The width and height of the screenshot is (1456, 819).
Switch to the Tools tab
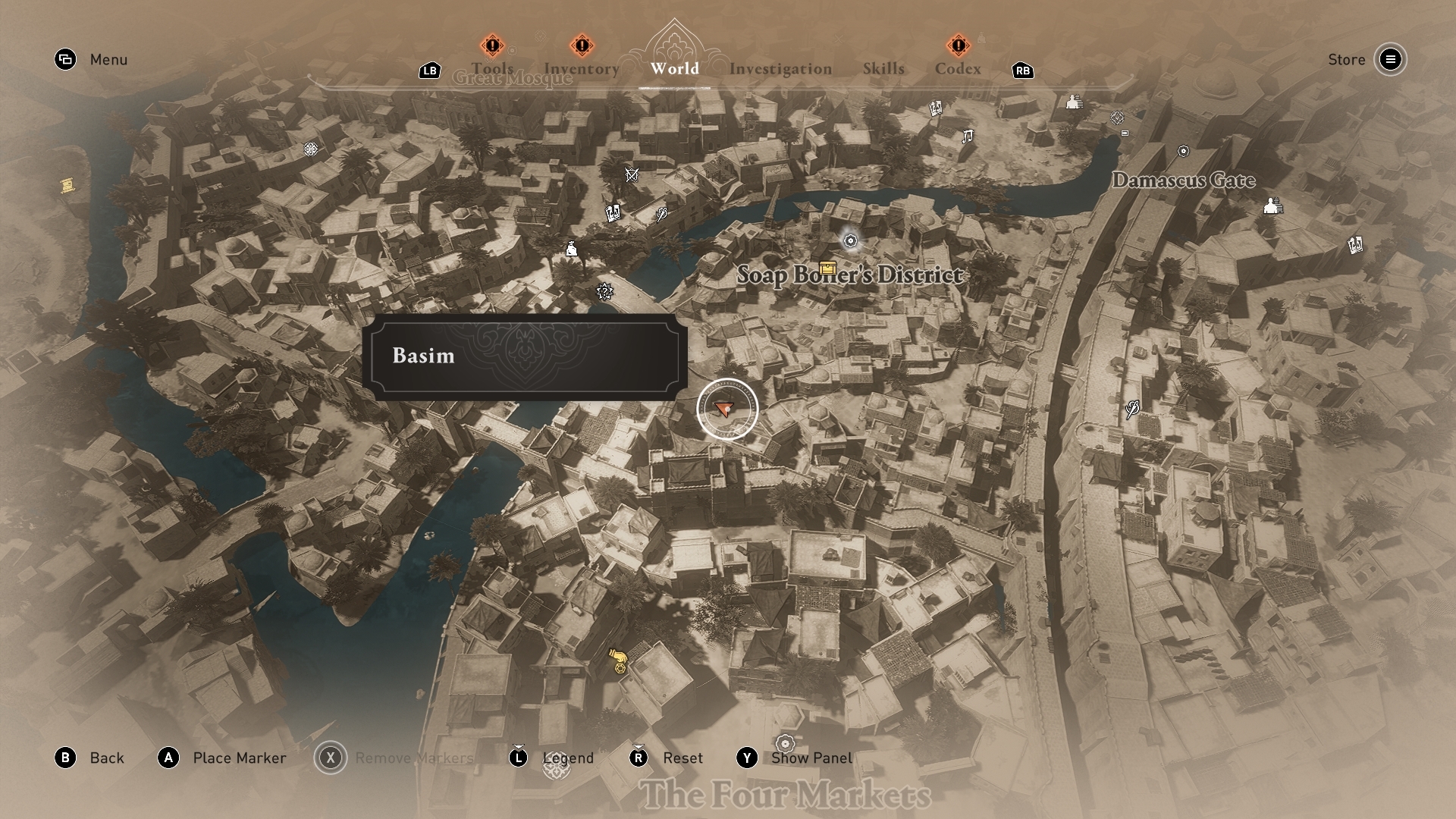[x=492, y=68]
